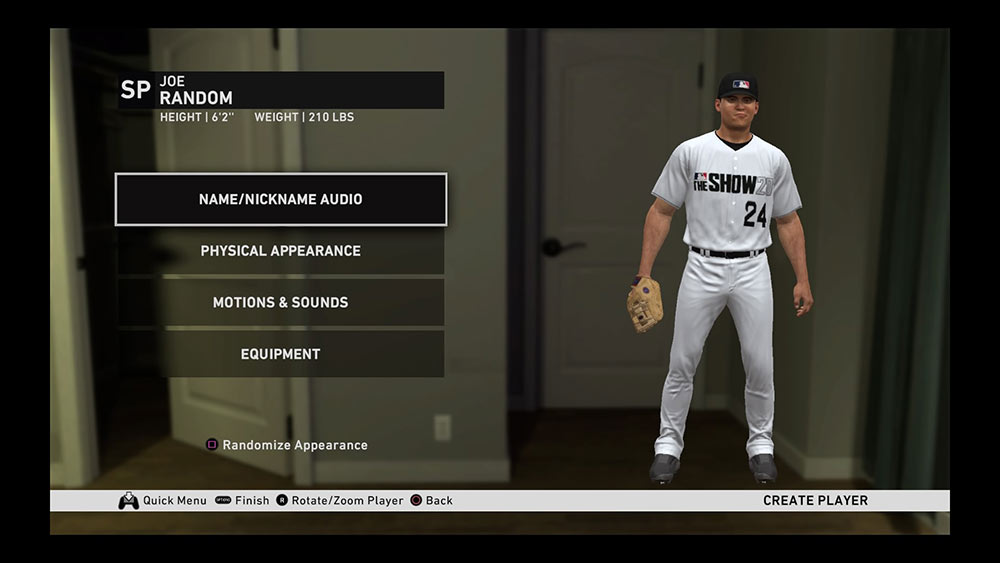Choose Motions & Sounds entry

pyautogui.click(x=280, y=302)
